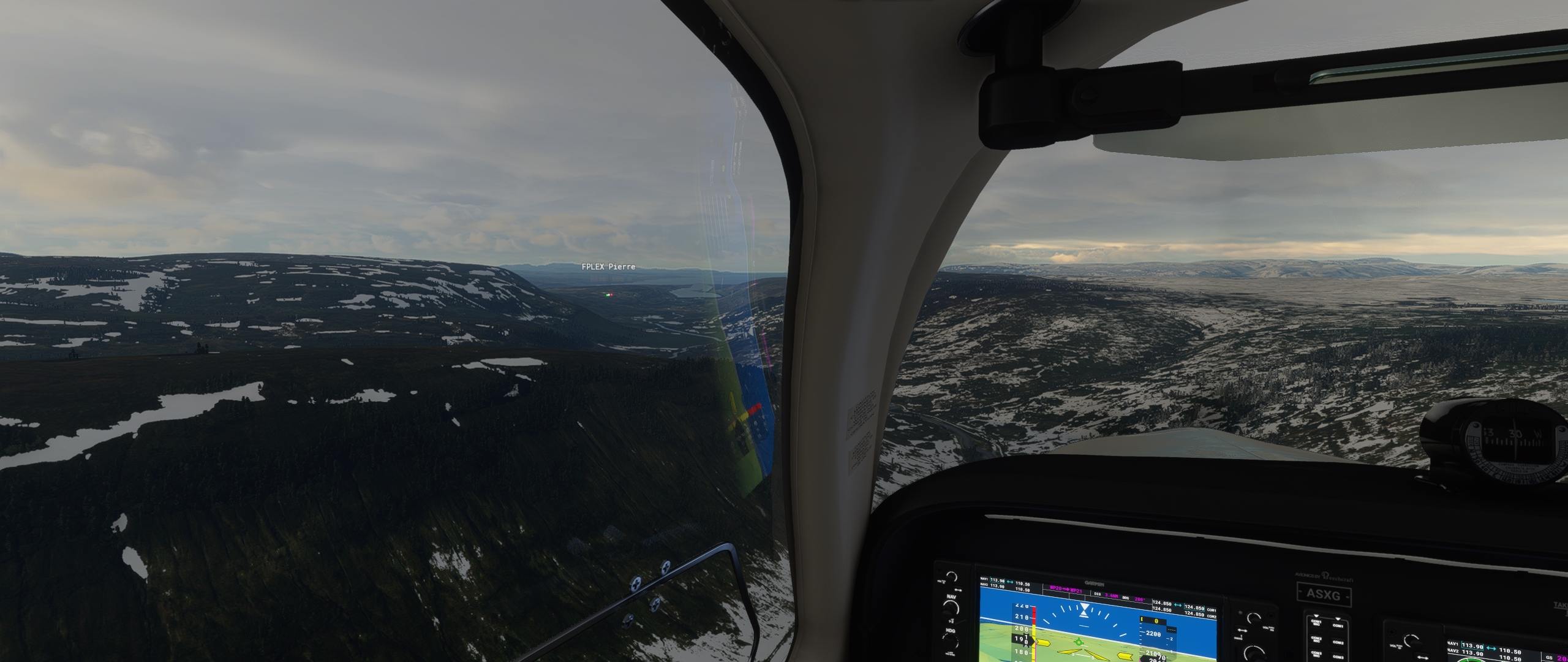
Task: Open the WP20 to WP21 waypoint field
Action: (1066, 589)
